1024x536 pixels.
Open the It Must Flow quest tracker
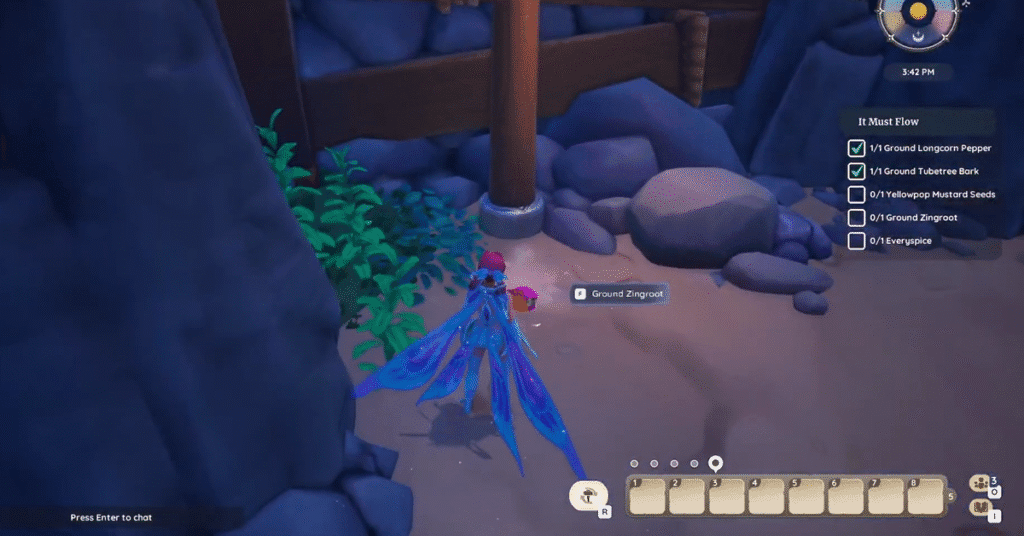click(889, 122)
